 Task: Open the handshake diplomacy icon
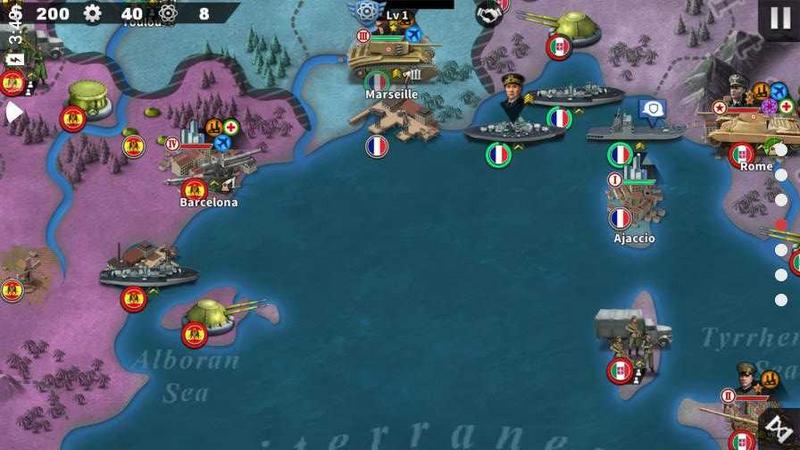(488, 12)
